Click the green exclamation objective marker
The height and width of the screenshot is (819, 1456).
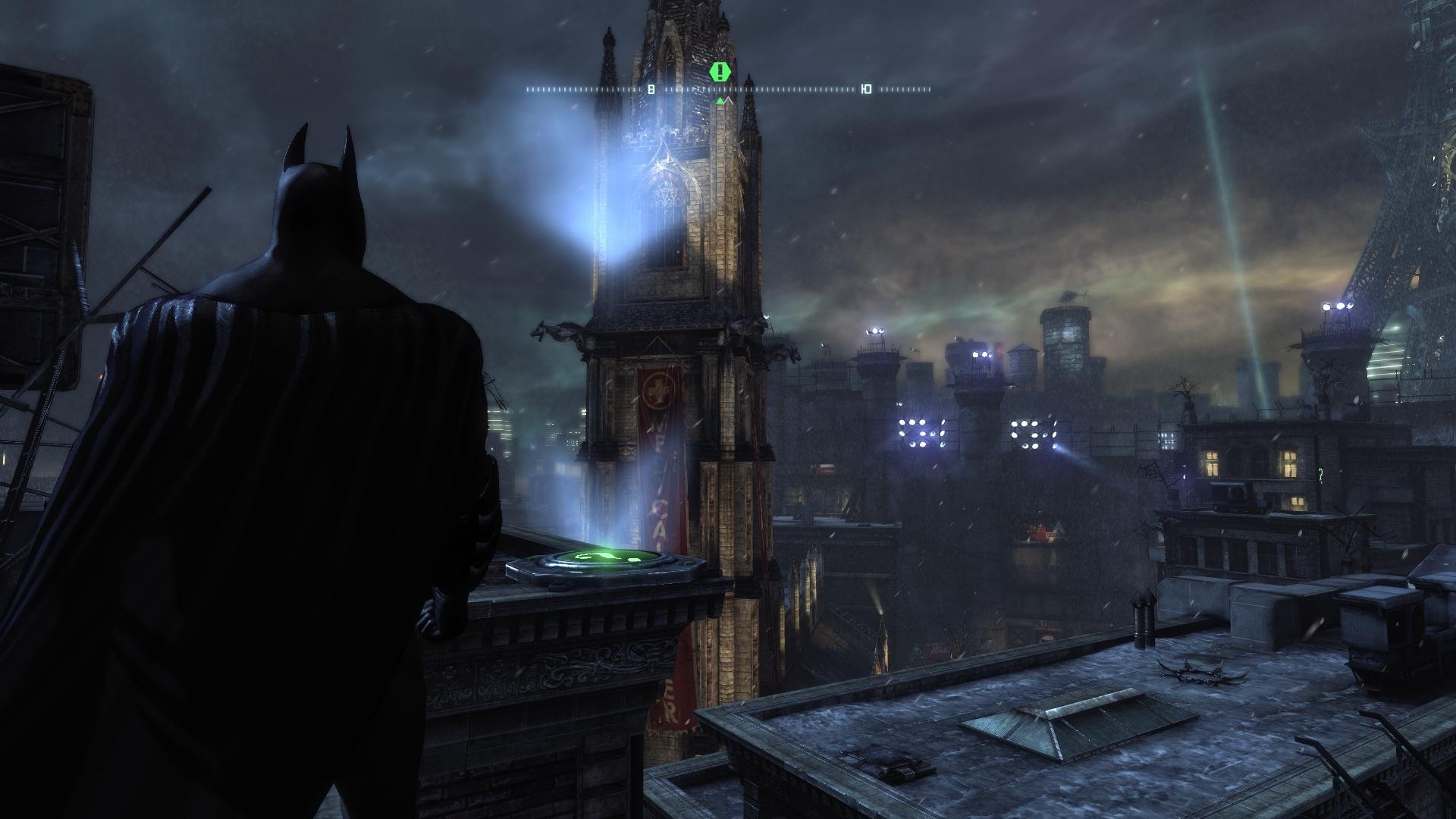click(720, 72)
